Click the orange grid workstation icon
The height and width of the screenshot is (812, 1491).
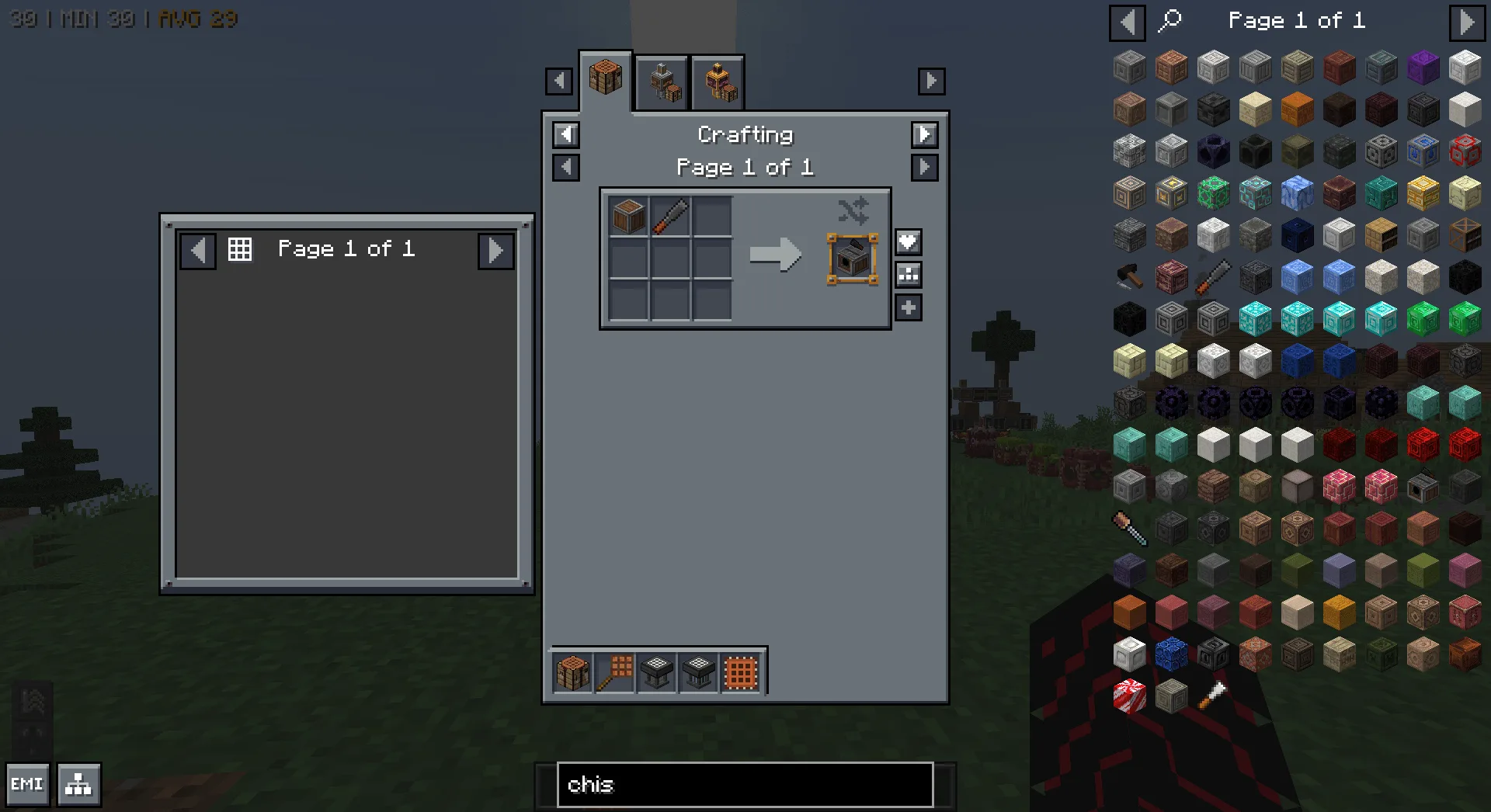(740, 672)
